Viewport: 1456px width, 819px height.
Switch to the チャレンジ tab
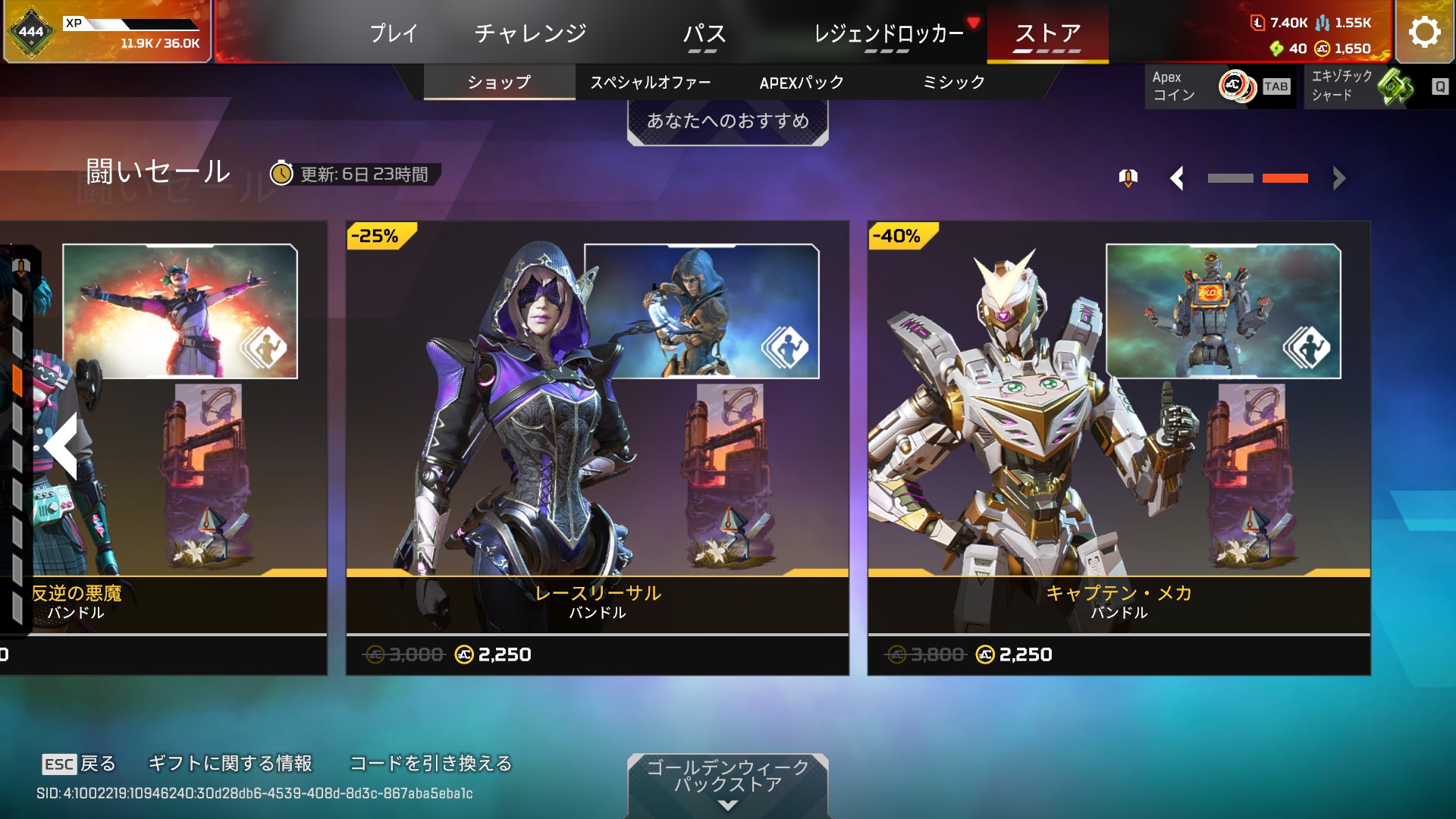pyautogui.click(x=530, y=33)
